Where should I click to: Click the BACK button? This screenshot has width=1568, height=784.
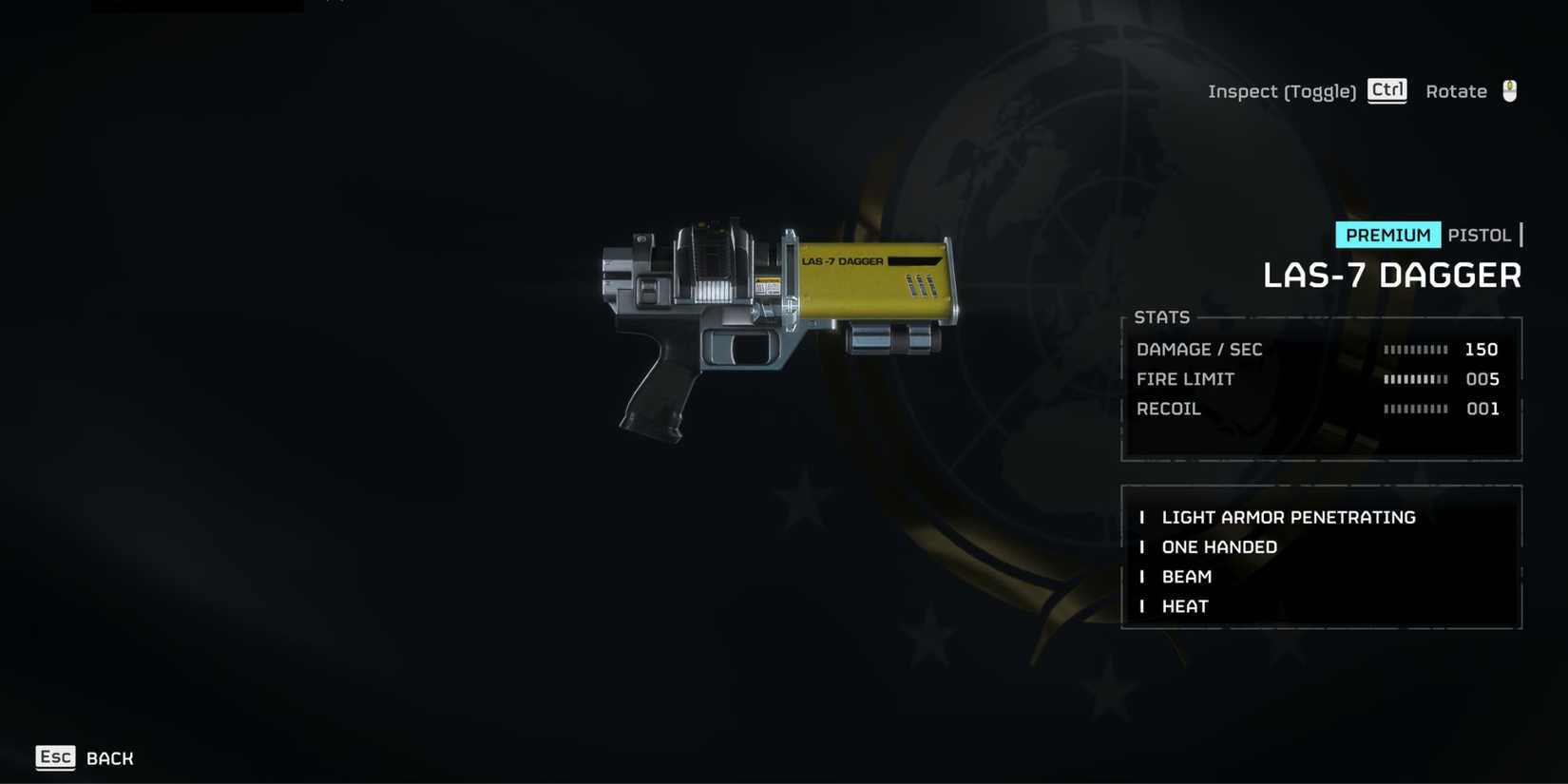(109, 757)
